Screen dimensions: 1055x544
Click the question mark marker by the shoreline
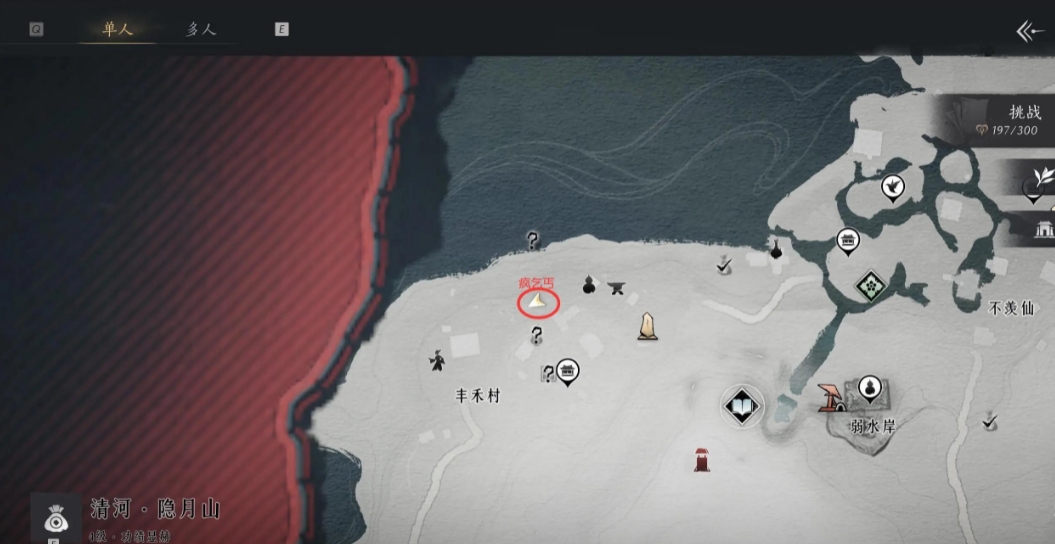(x=533, y=240)
